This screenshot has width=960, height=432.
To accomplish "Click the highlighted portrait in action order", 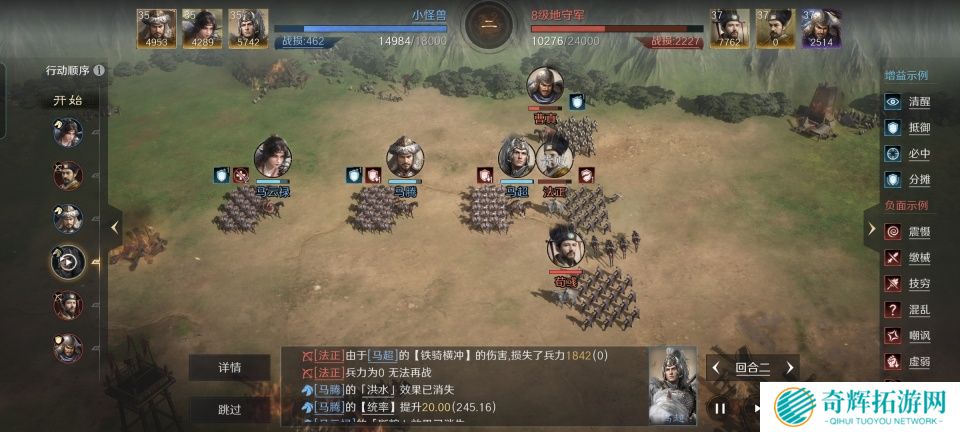I will 68,261.
